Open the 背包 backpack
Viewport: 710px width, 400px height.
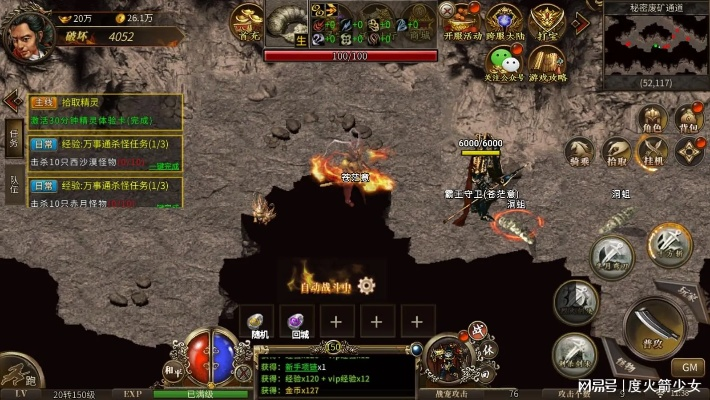pos(688,120)
